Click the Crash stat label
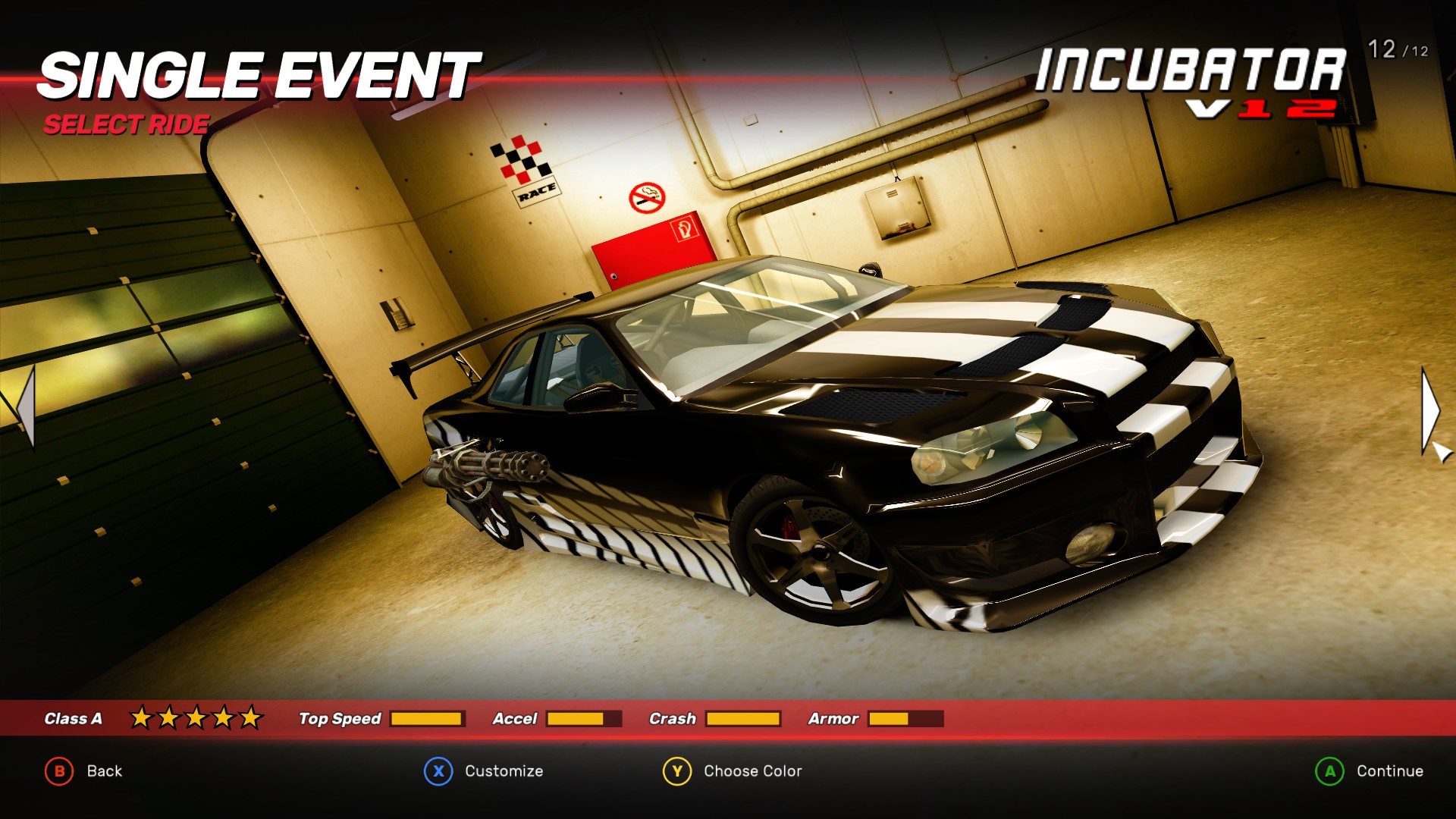The height and width of the screenshot is (819, 1456). 673,719
